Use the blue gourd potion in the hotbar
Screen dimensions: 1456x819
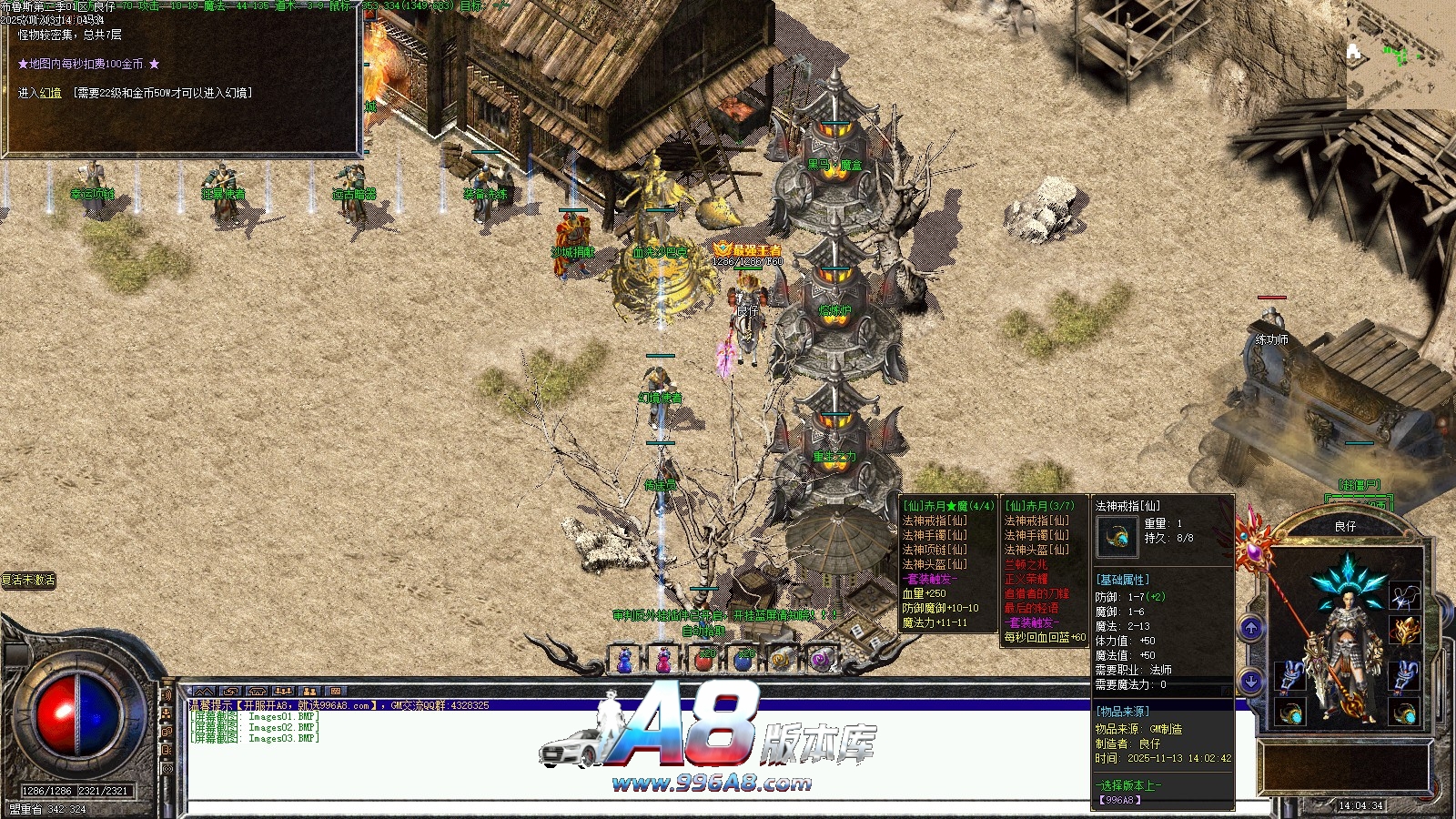coord(625,661)
